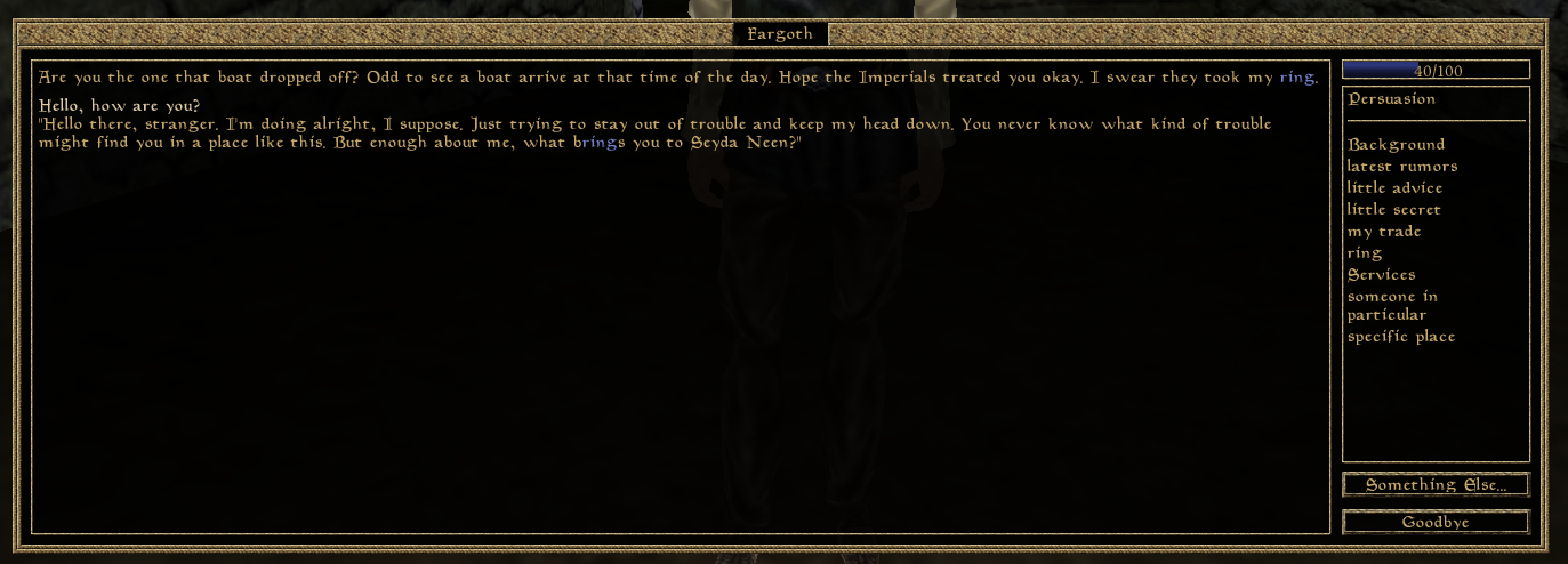
Task: Ask for a little advice
Action: pos(1394,188)
